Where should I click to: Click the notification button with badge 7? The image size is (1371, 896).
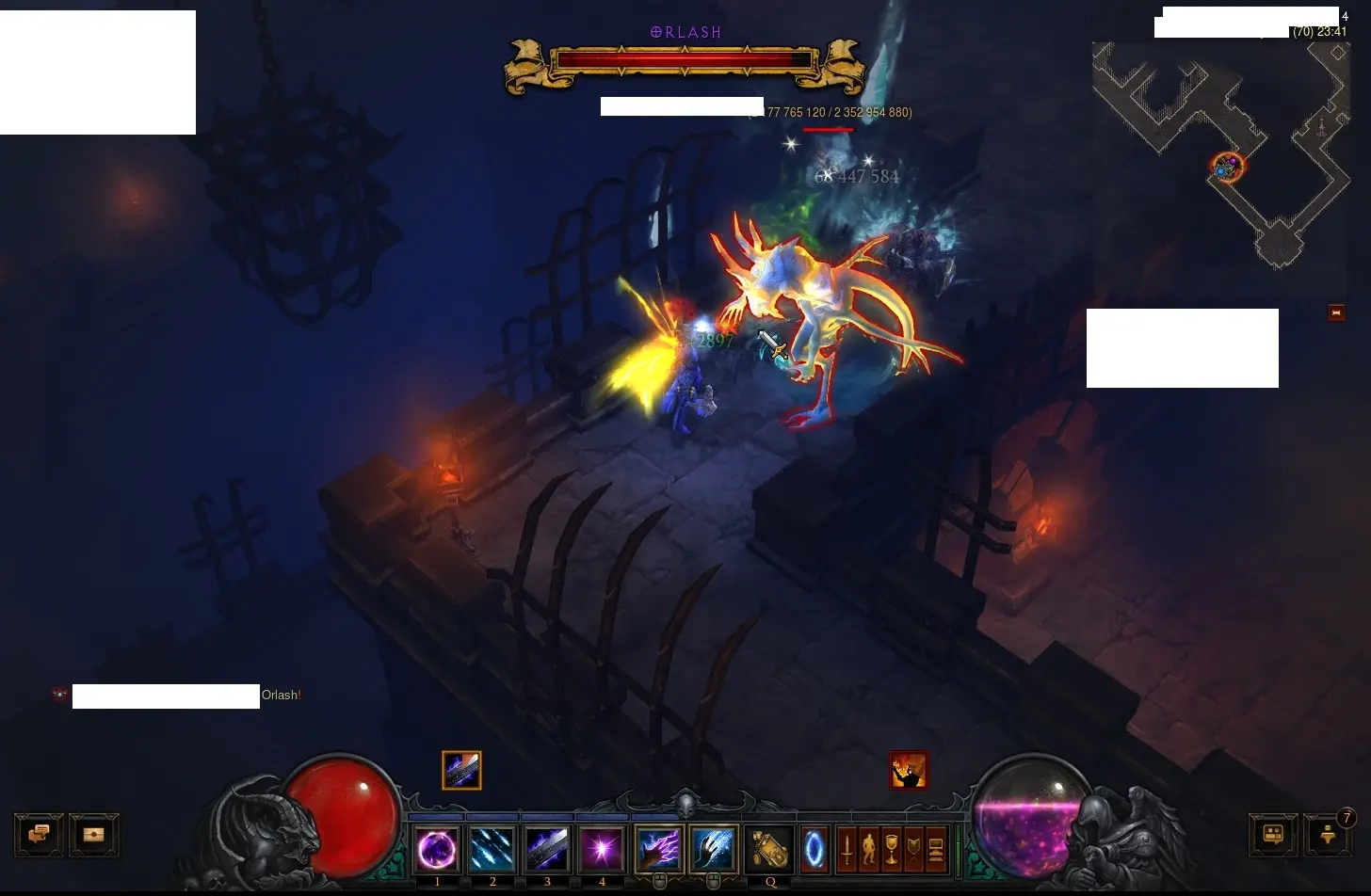(x=1329, y=835)
